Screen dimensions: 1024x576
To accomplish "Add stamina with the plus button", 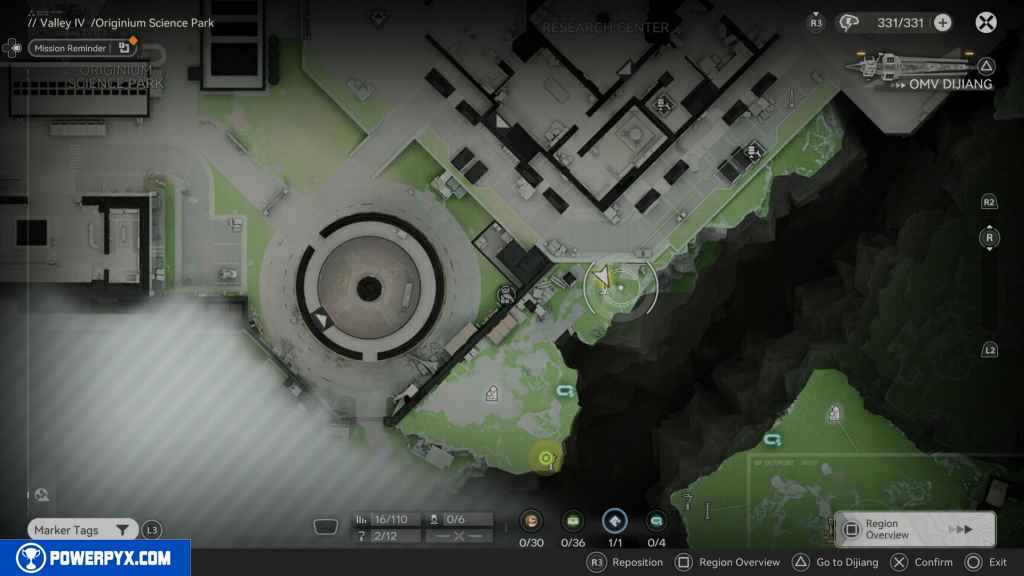I will point(941,23).
